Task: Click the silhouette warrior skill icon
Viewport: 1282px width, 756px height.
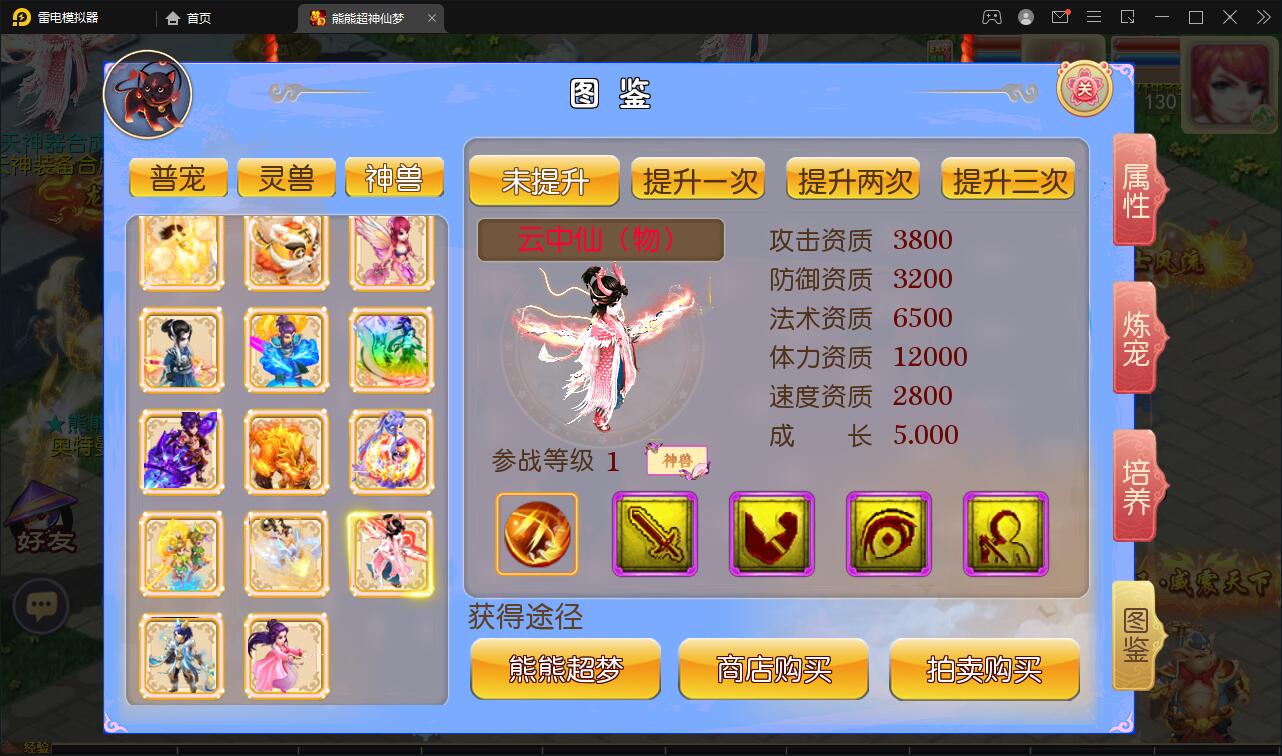Action: [x=1005, y=535]
